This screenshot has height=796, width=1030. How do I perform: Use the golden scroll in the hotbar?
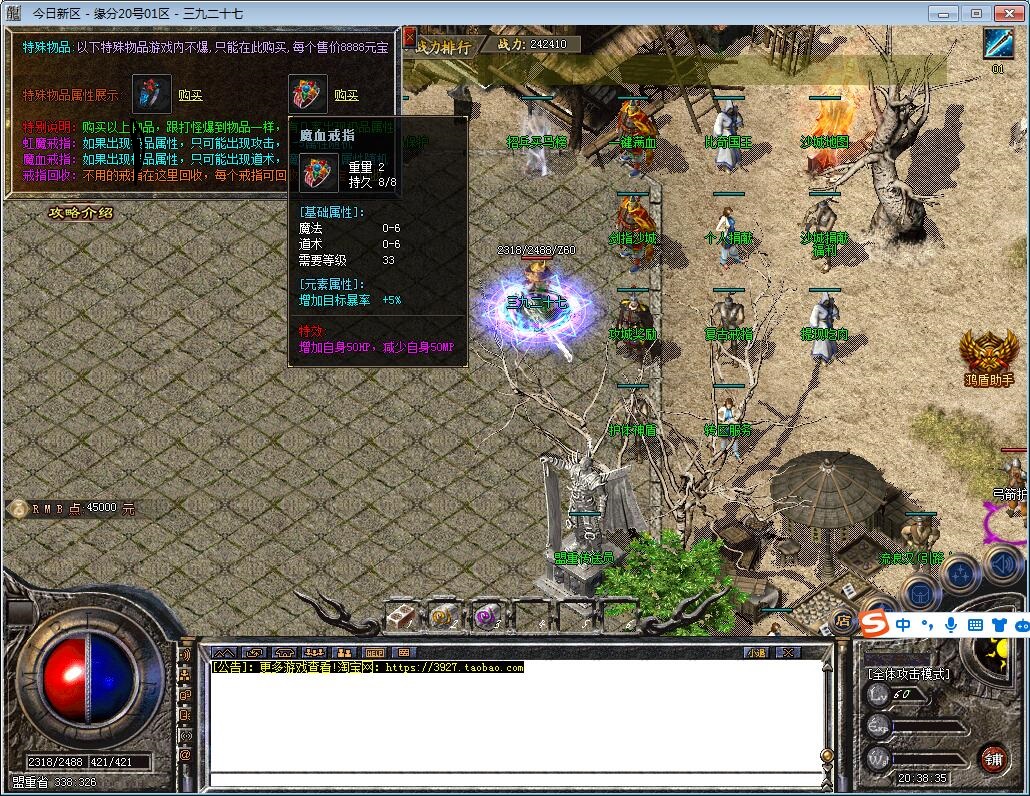(443, 617)
